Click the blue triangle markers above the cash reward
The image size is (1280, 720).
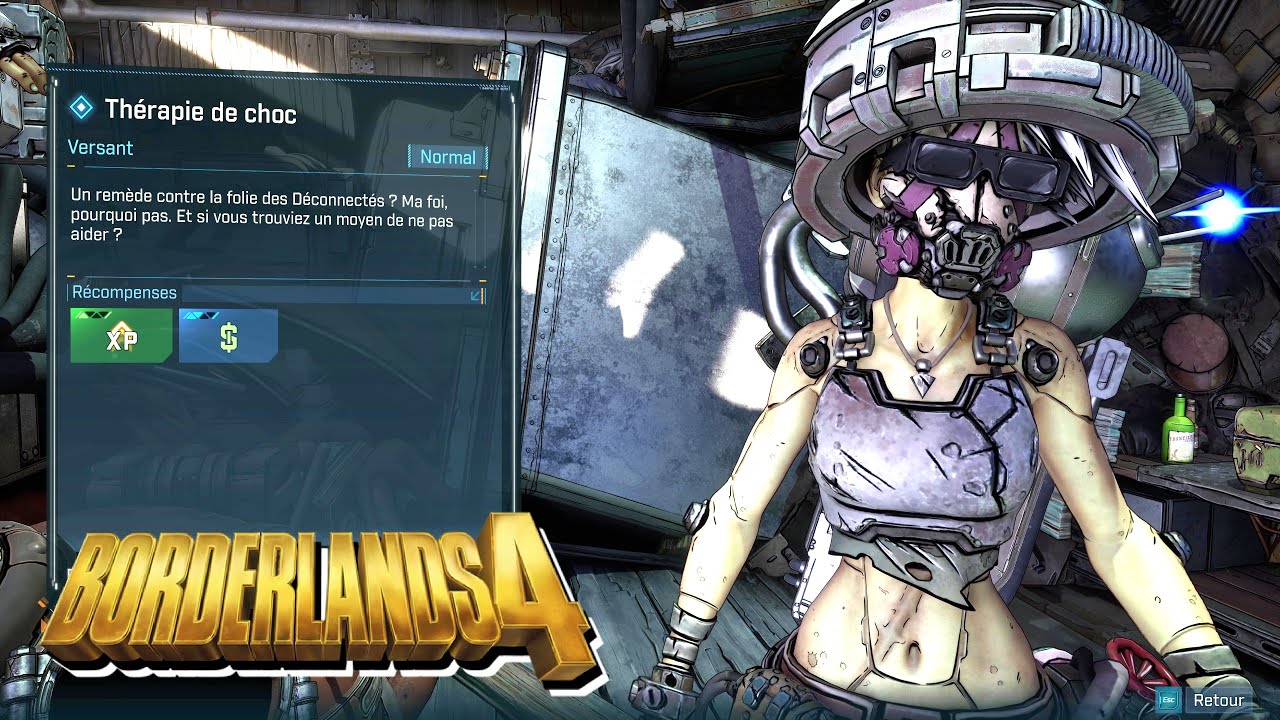(200, 313)
